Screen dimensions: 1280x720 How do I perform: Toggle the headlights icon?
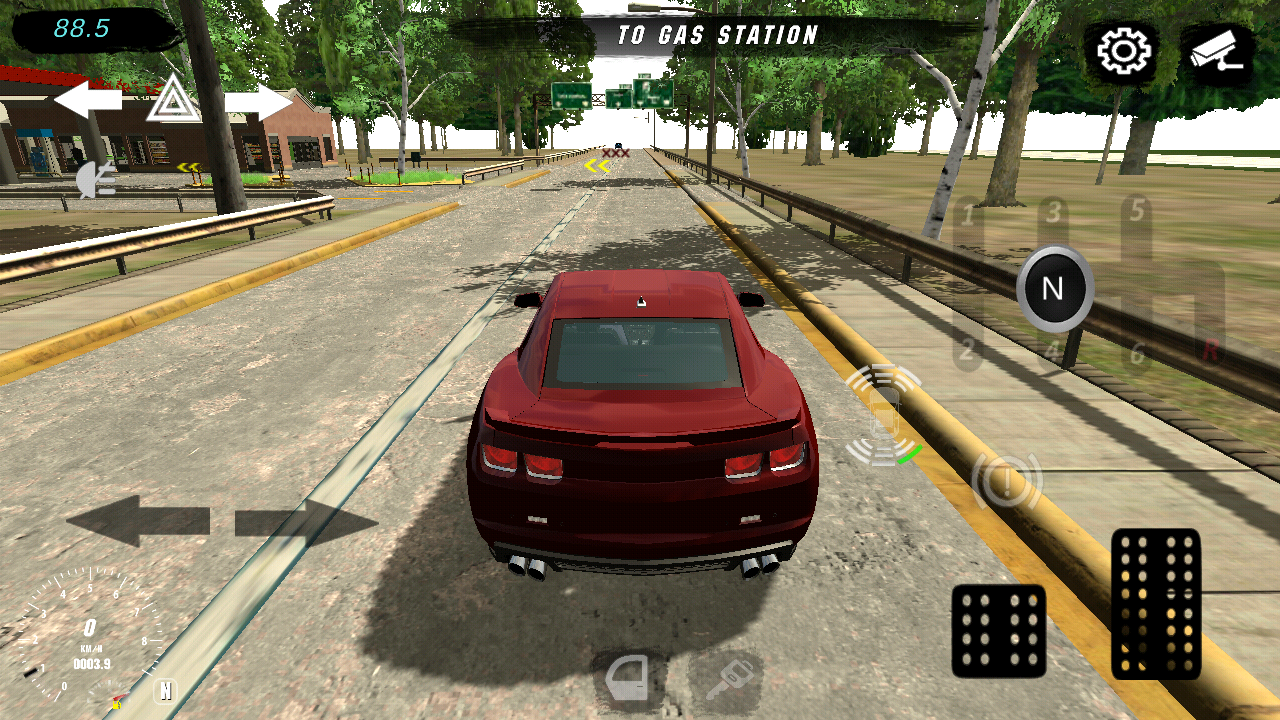[x=96, y=180]
